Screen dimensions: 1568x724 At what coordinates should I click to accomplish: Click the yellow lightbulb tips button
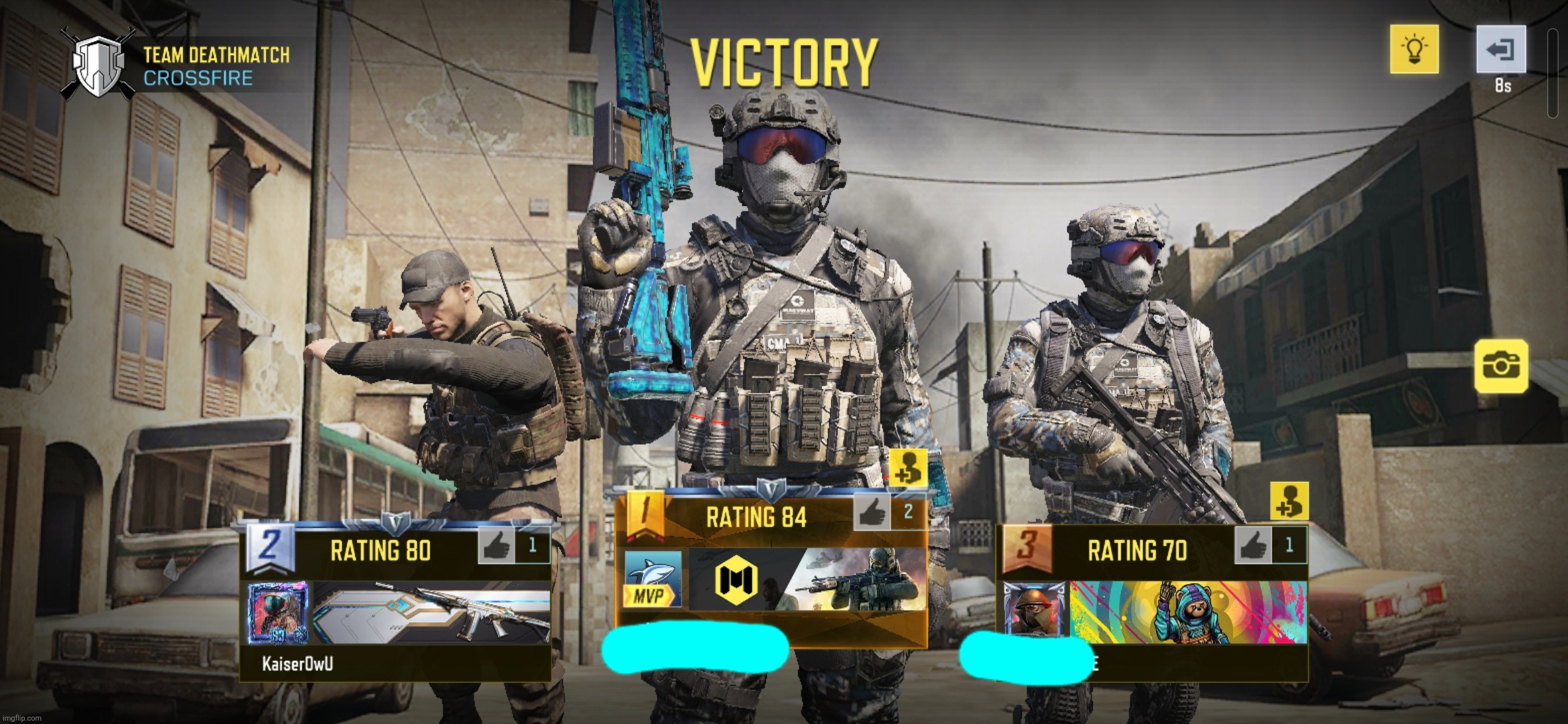coord(1414,49)
